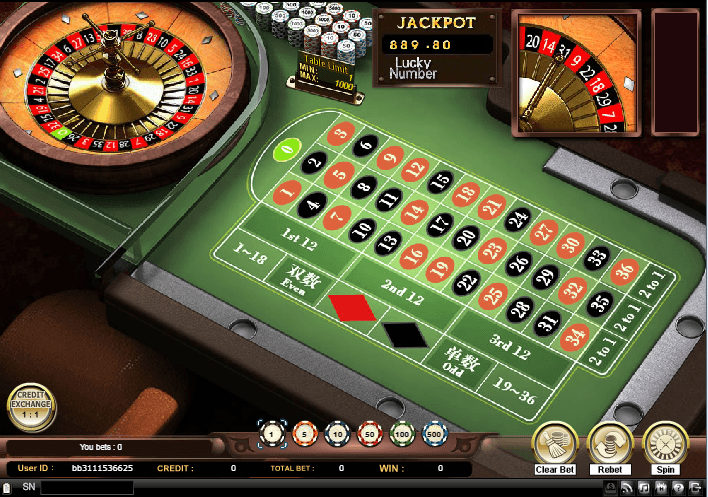
Task: Click the Rebet button
Action: coord(608,441)
